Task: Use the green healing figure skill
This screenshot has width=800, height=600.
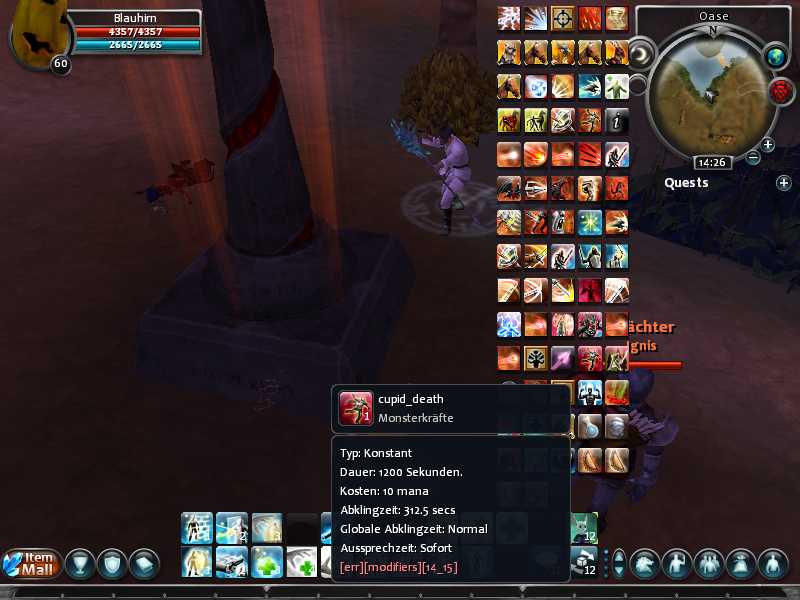Action: pyautogui.click(x=617, y=86)
